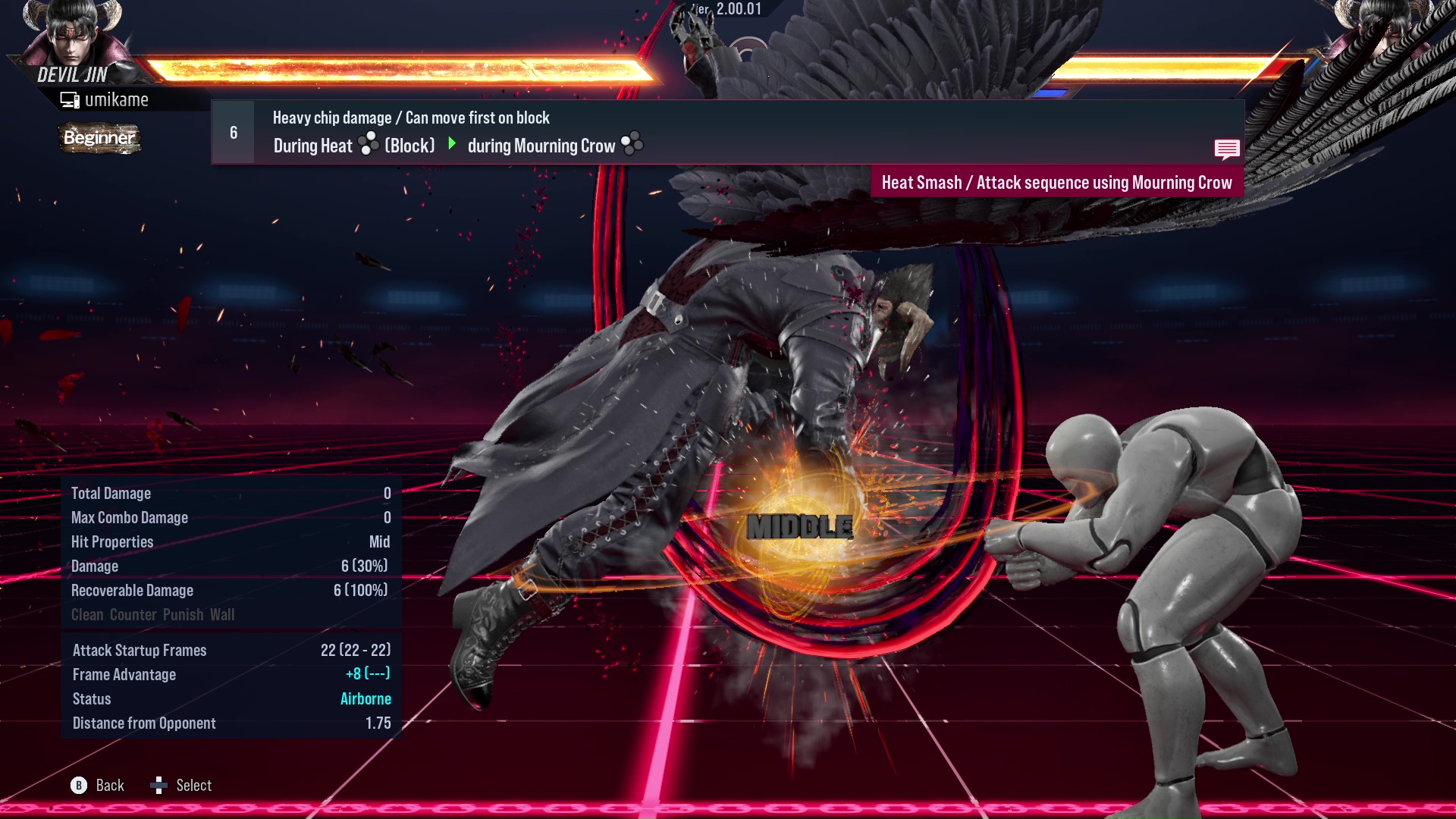Toggle the Punish indicator
The width and height of the screenshot is (1456, 819).
point(181,614)
